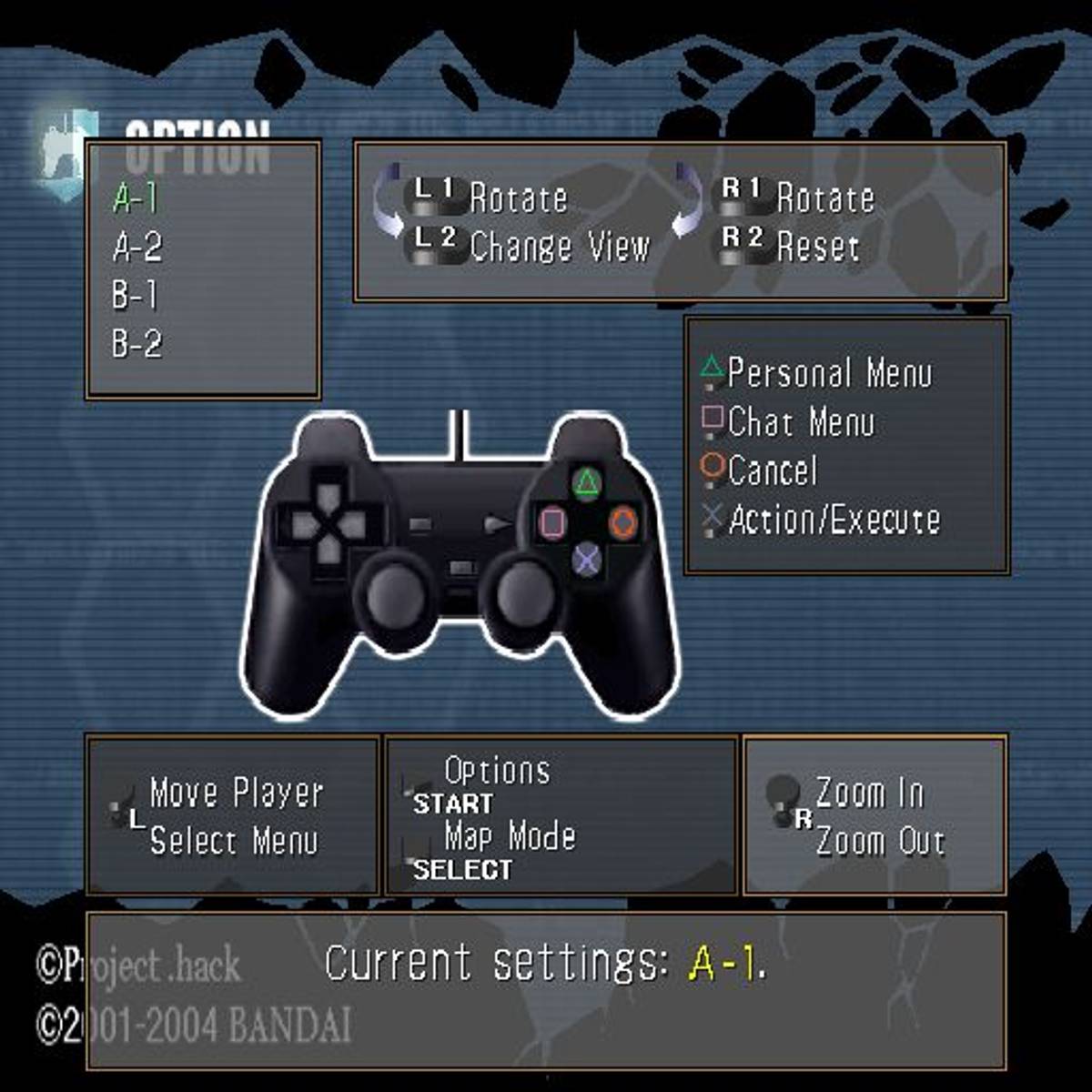Image resolution: width=1092 pixels, height=1092 pixels.
Task: Select the A-1 control layout
Action: point(136,197)
